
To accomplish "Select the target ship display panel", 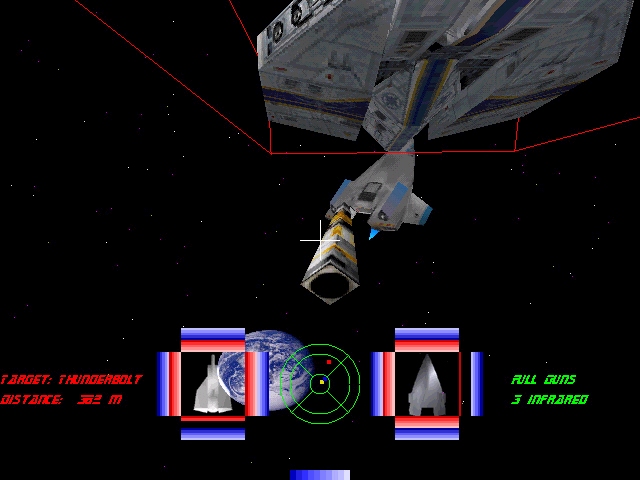I will [x=212, y=384].
